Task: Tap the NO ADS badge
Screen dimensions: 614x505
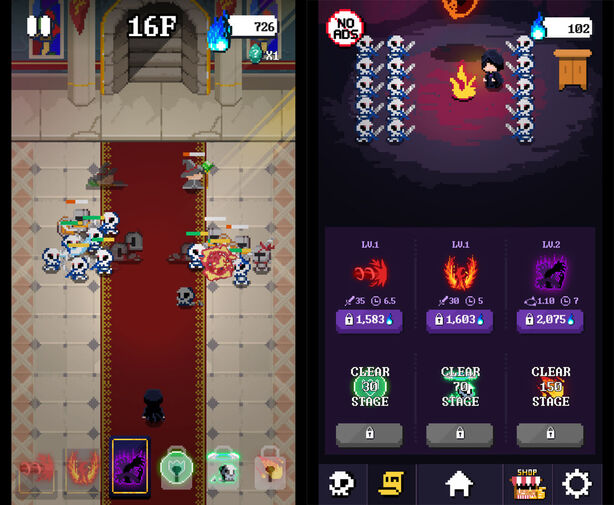Action: 344,27
